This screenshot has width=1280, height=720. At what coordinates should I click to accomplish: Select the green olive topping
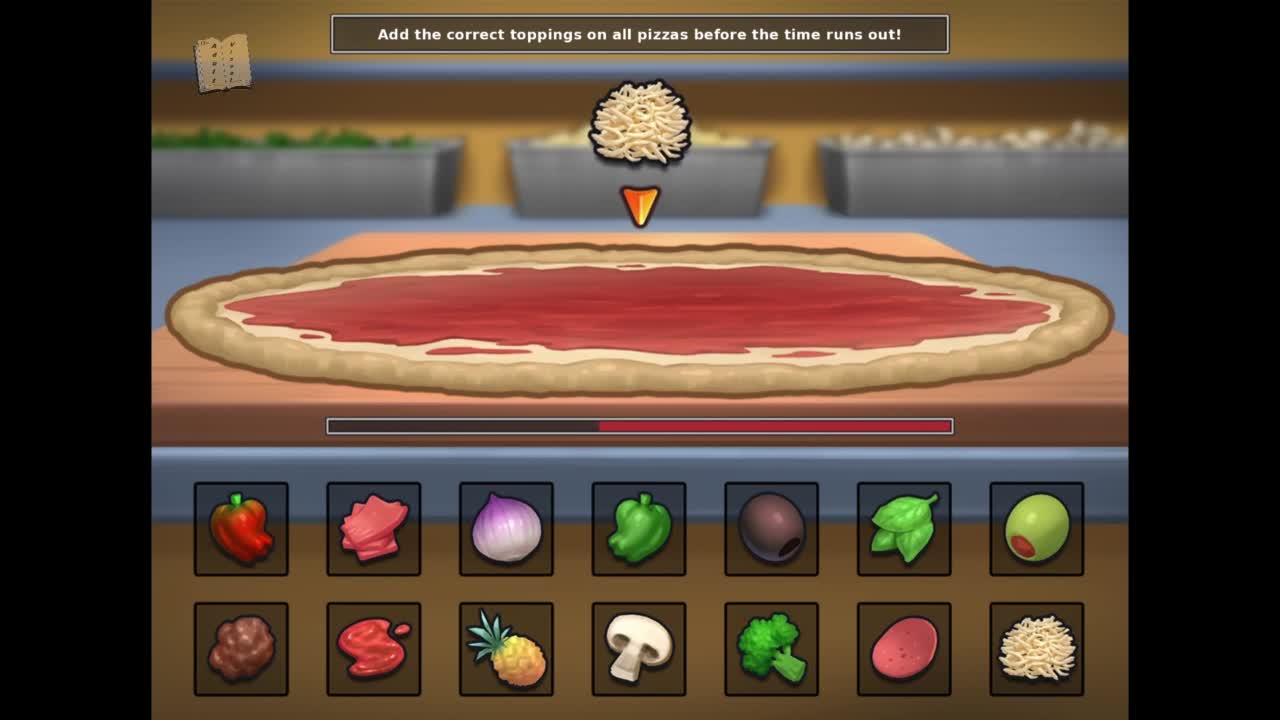coord(1036,529)
